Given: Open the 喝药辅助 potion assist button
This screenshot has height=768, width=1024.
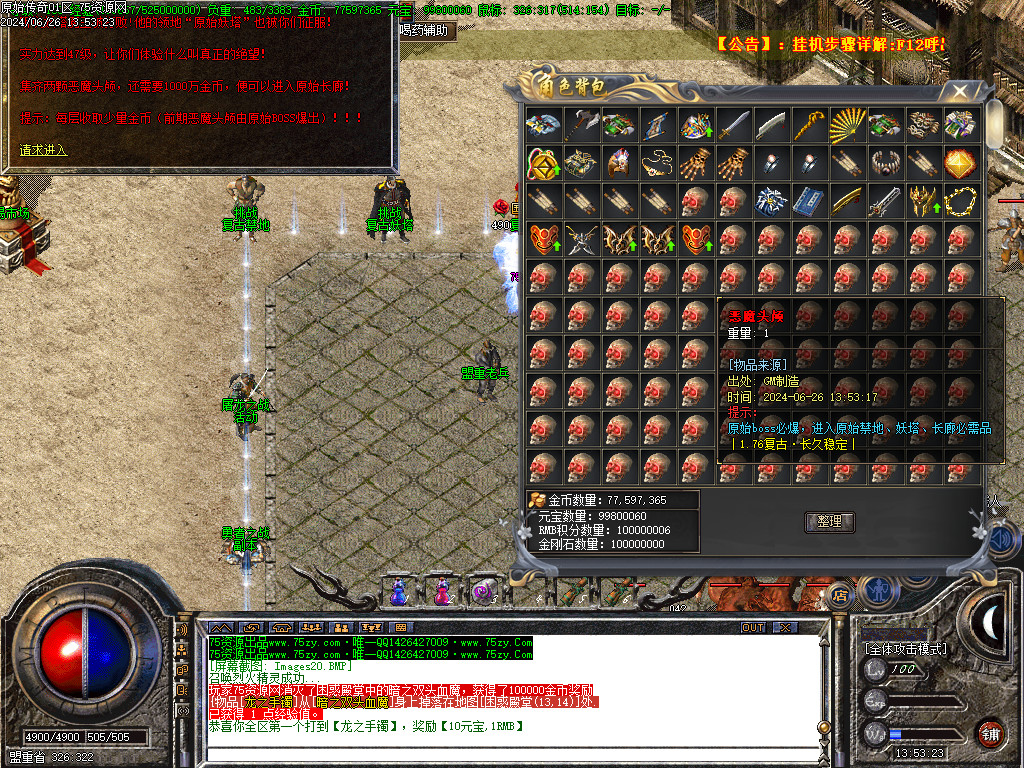Looking at the screenshot, I should coord(428,30).
